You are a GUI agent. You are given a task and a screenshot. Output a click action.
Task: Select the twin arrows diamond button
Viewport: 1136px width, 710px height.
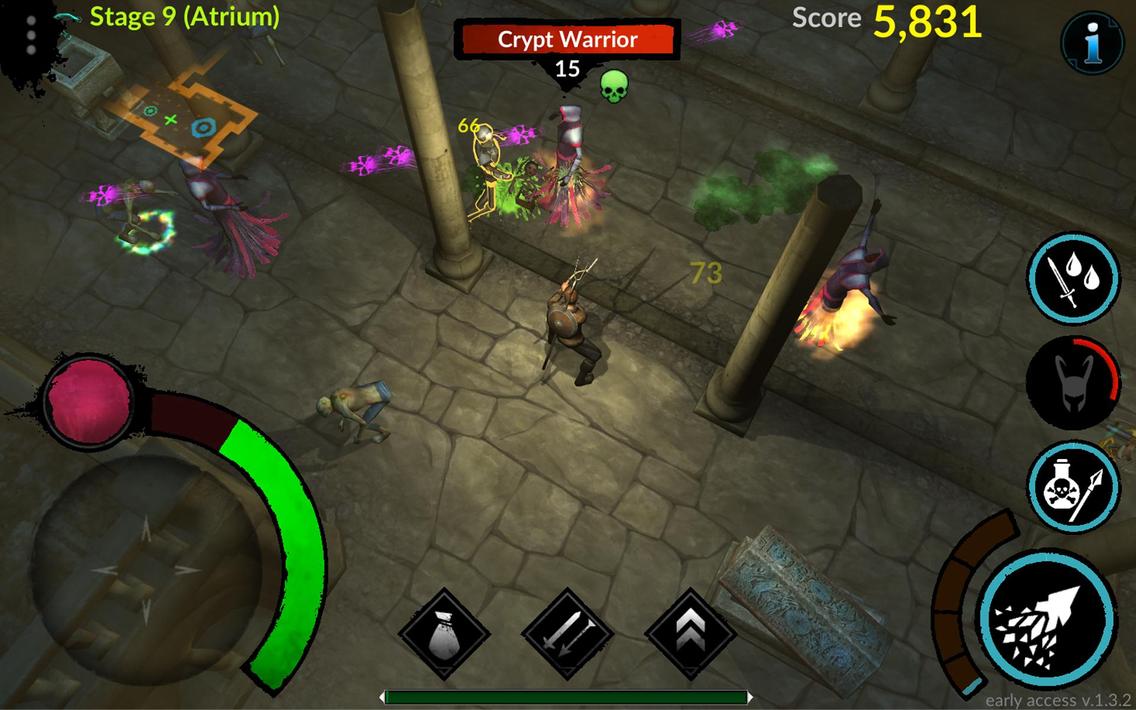tap(567, 634)
